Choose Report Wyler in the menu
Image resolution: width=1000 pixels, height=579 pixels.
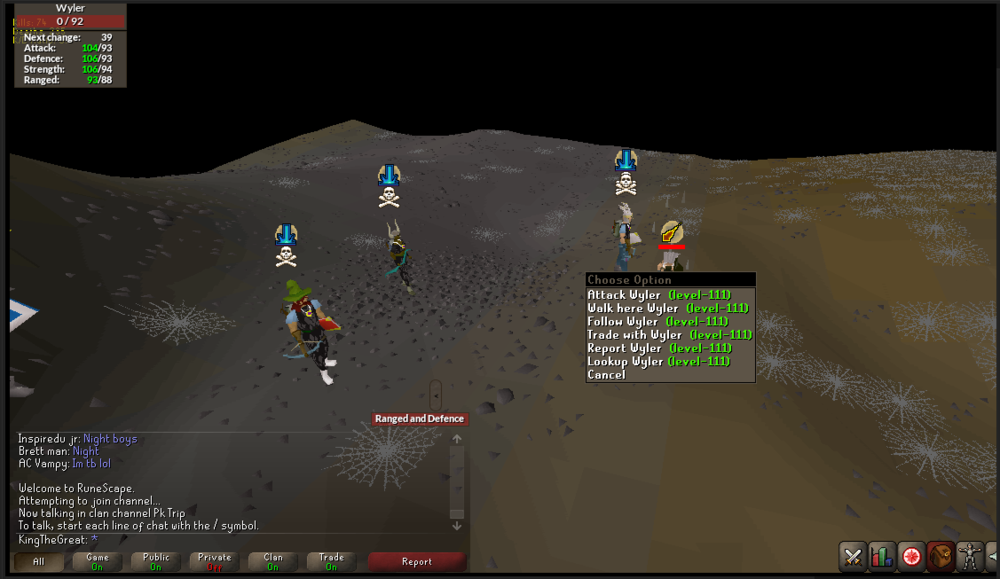pyautogui.click(x=658, y=348)
